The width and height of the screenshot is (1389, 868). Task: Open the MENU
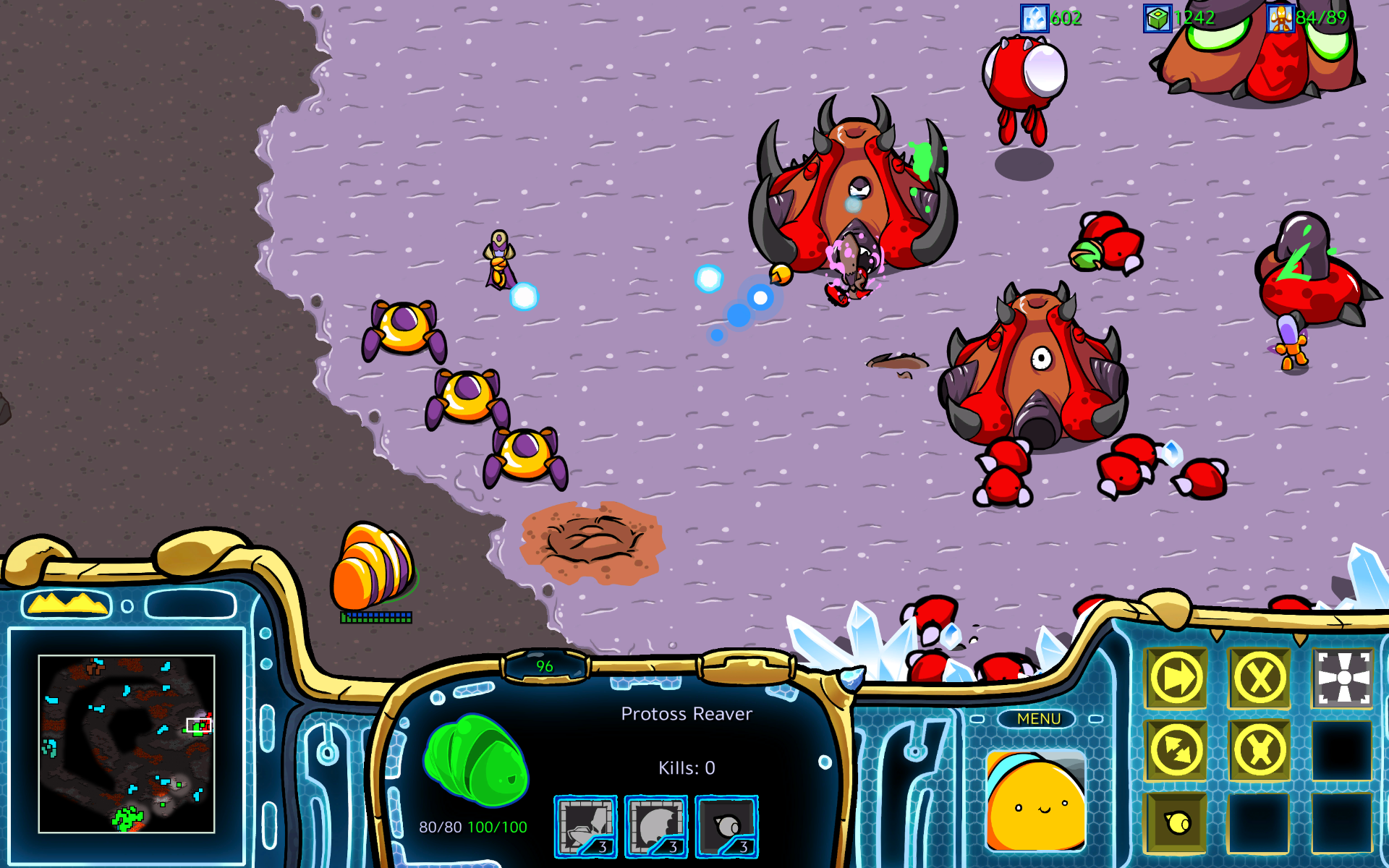[x=1038, y=718]
